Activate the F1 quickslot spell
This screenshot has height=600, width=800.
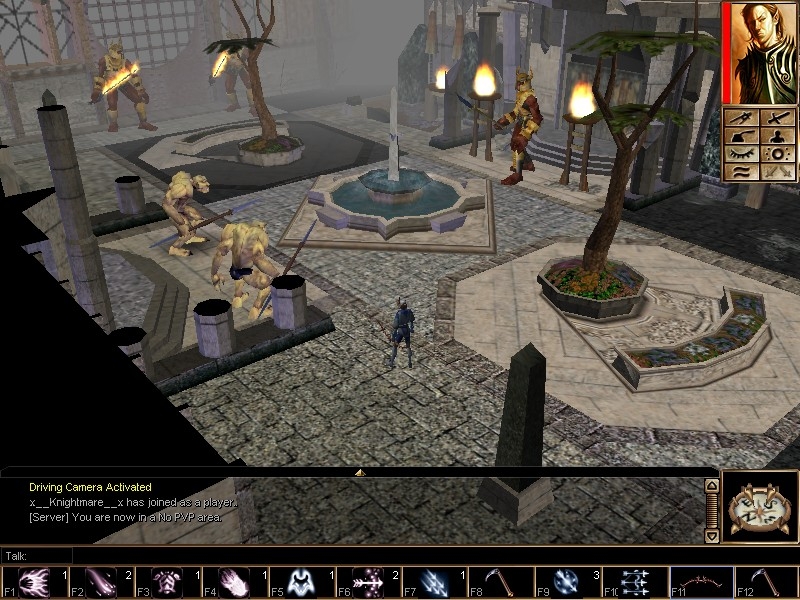35,582
